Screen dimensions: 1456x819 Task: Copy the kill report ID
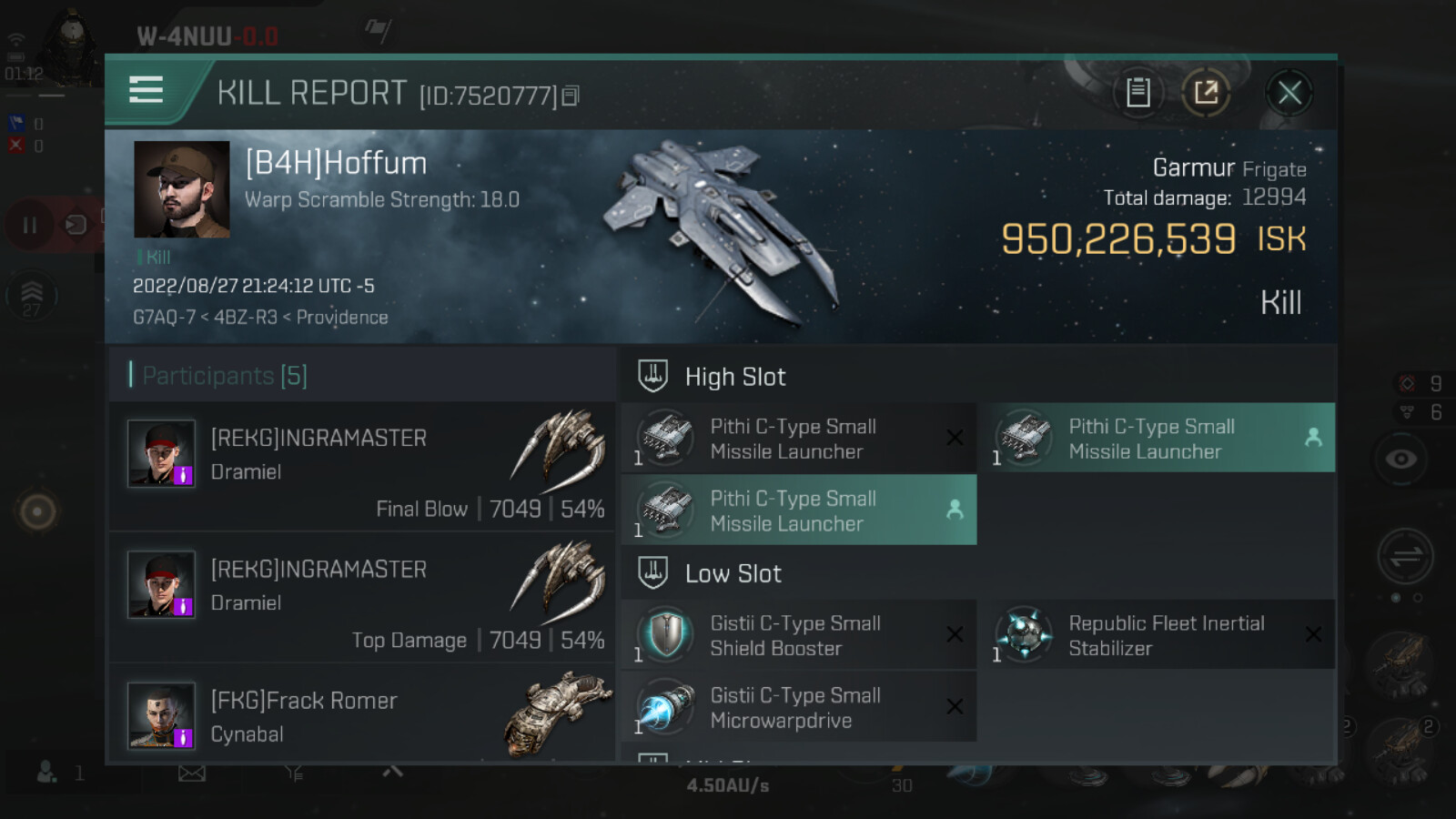coord(571,96)
